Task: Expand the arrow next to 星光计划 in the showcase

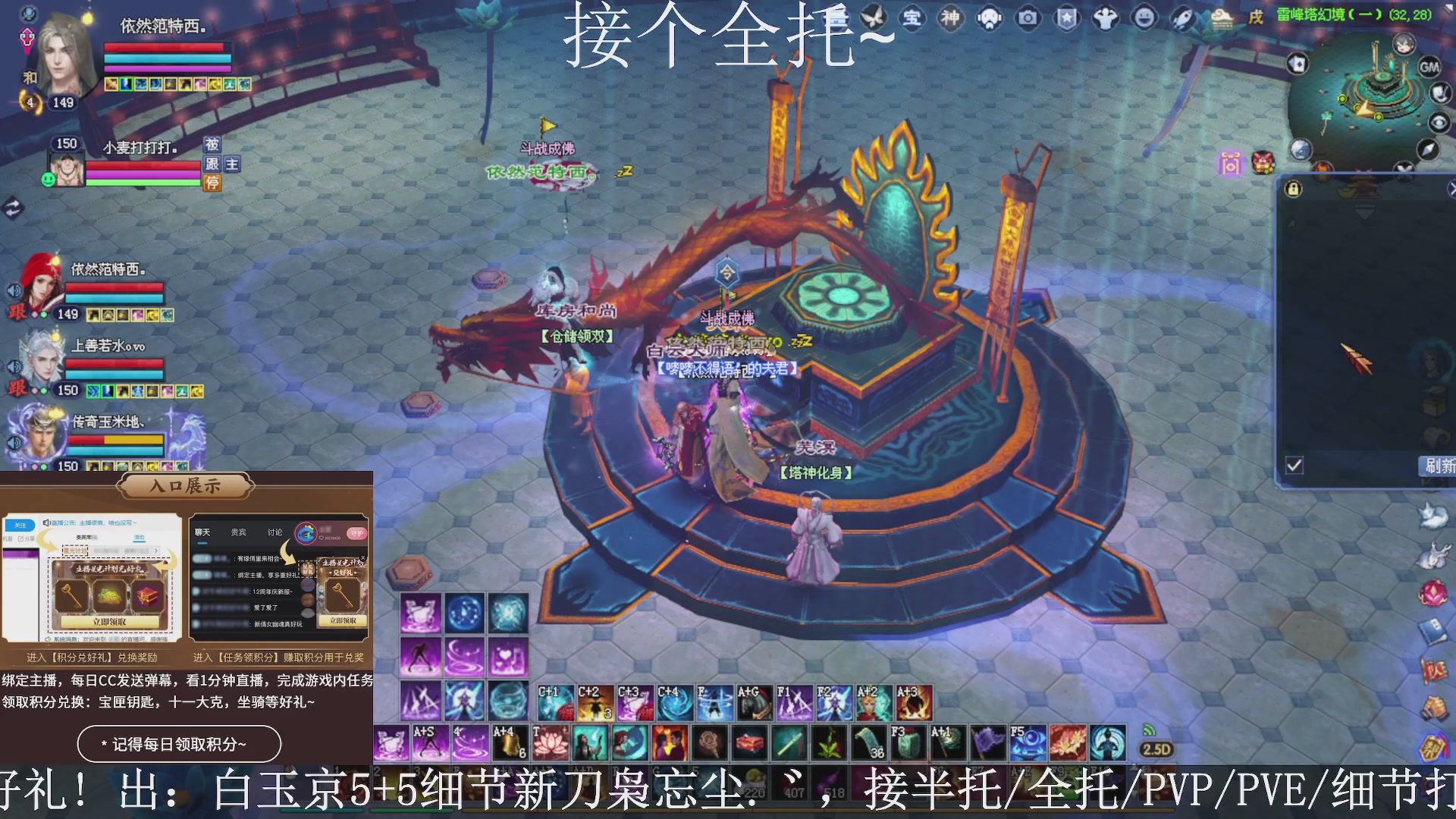Action: [156, 549]
